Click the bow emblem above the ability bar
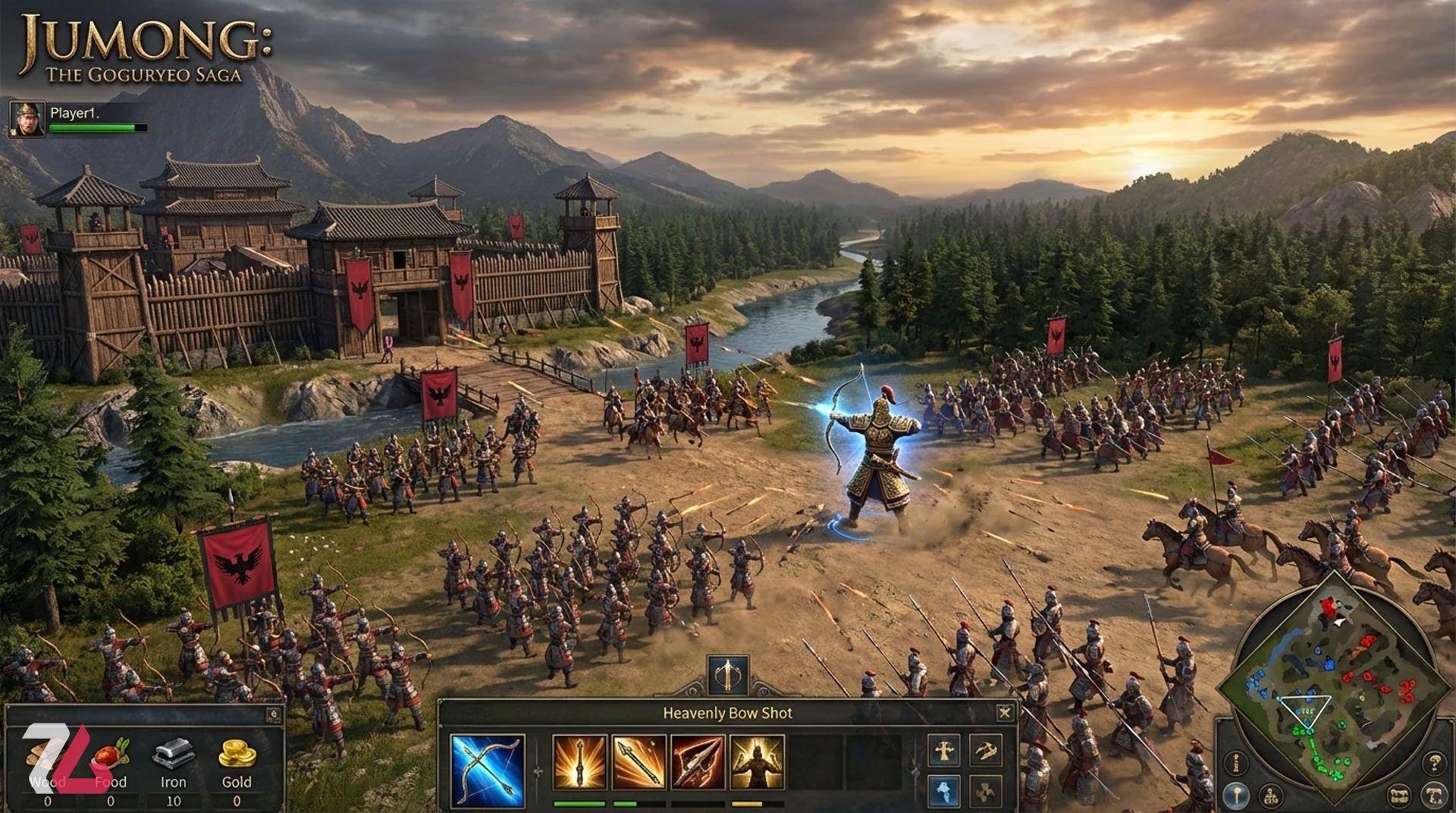This screenshot has height=813, width=1456. point(727,674)
